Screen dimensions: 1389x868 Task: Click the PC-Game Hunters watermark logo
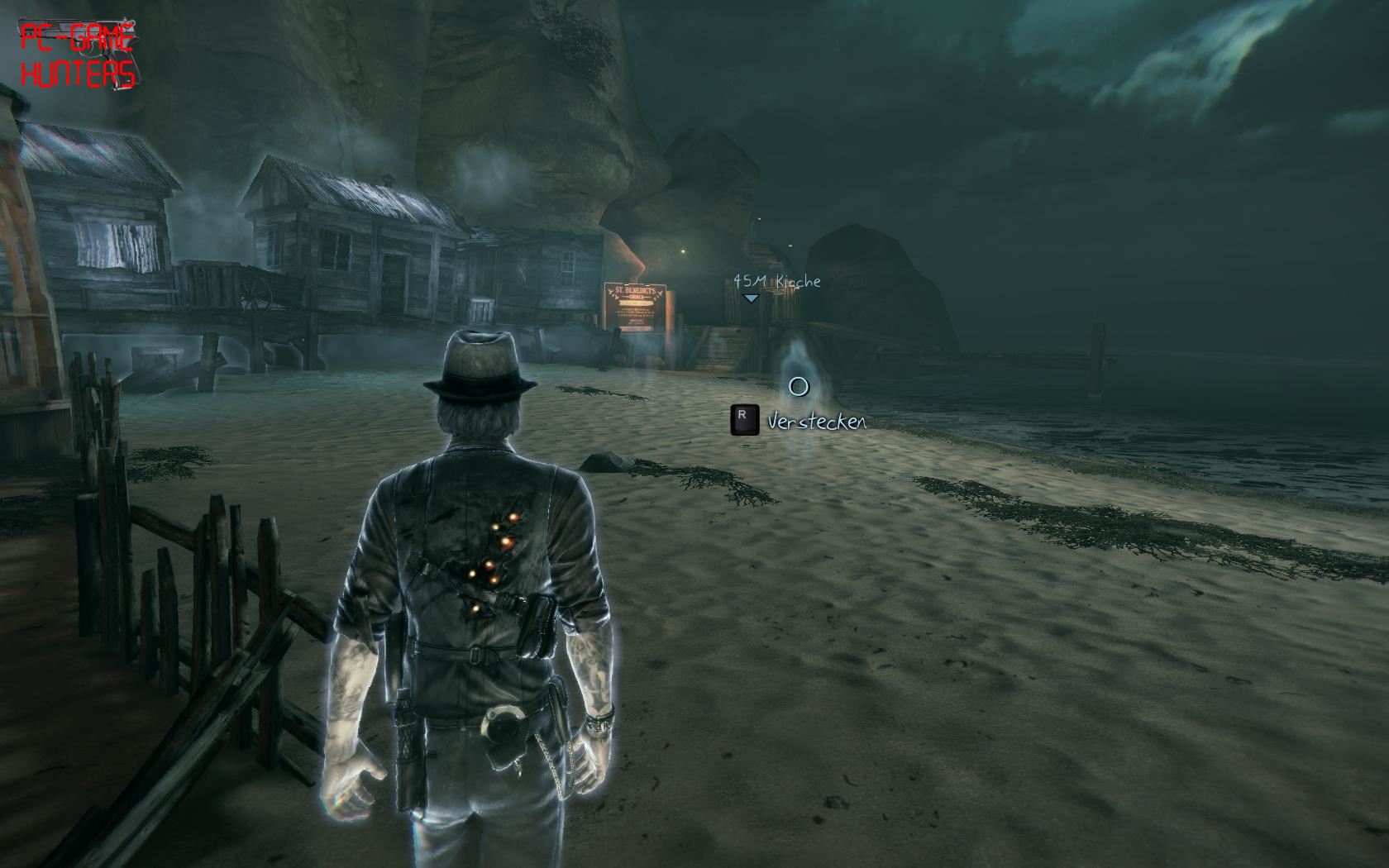(x=77, y=55)
